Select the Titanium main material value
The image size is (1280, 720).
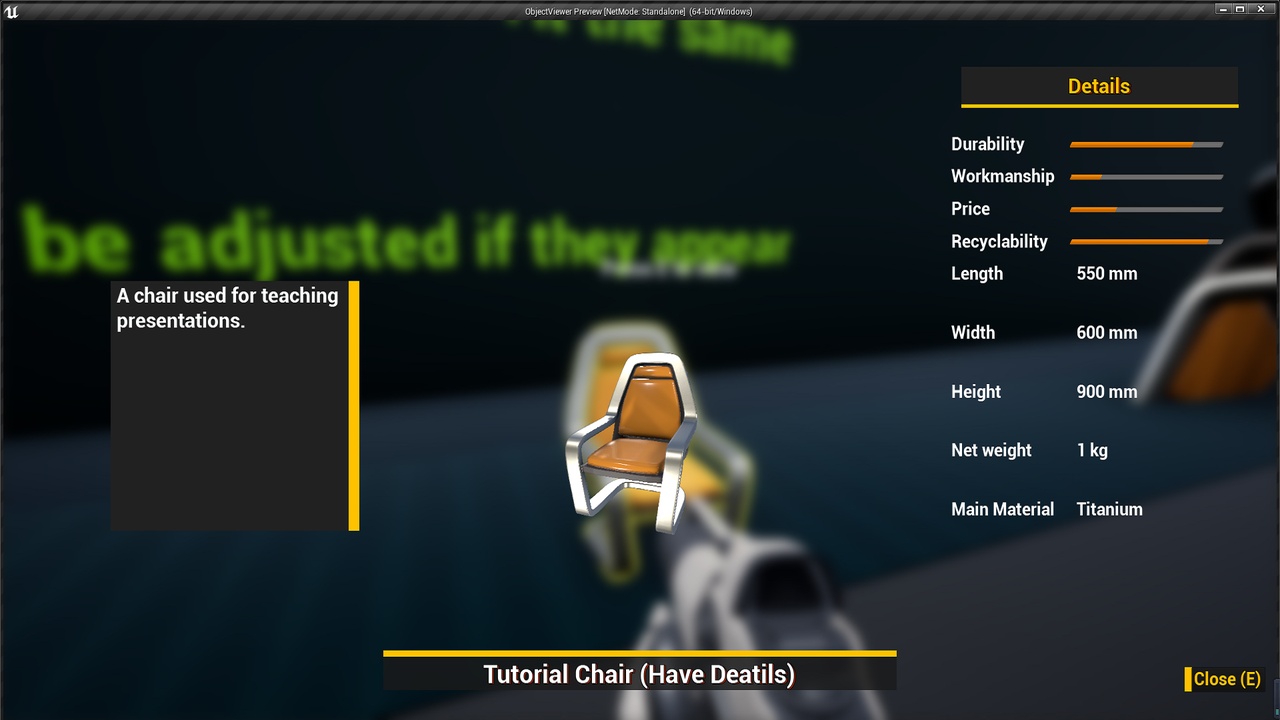point(1109,509)
